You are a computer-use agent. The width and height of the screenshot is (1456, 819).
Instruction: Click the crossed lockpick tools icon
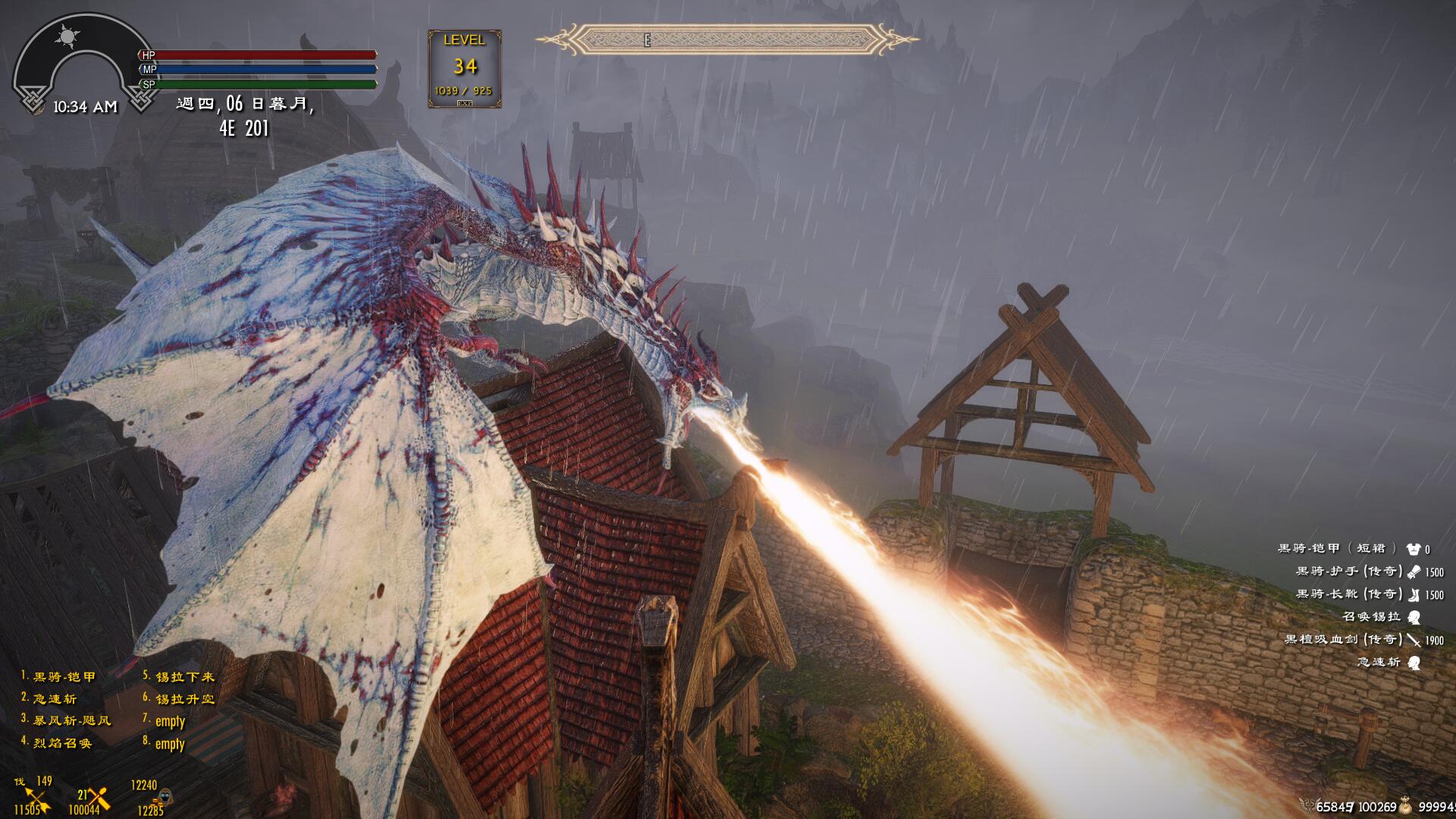click(98, 797)
